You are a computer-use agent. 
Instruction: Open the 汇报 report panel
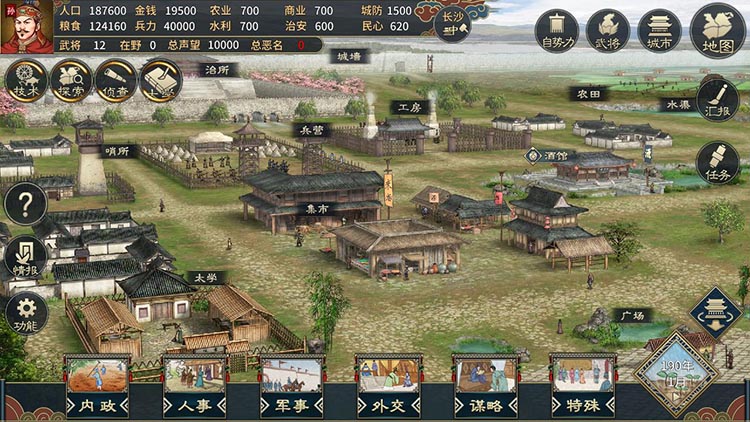pyautogui.click(x=717, y=98)
